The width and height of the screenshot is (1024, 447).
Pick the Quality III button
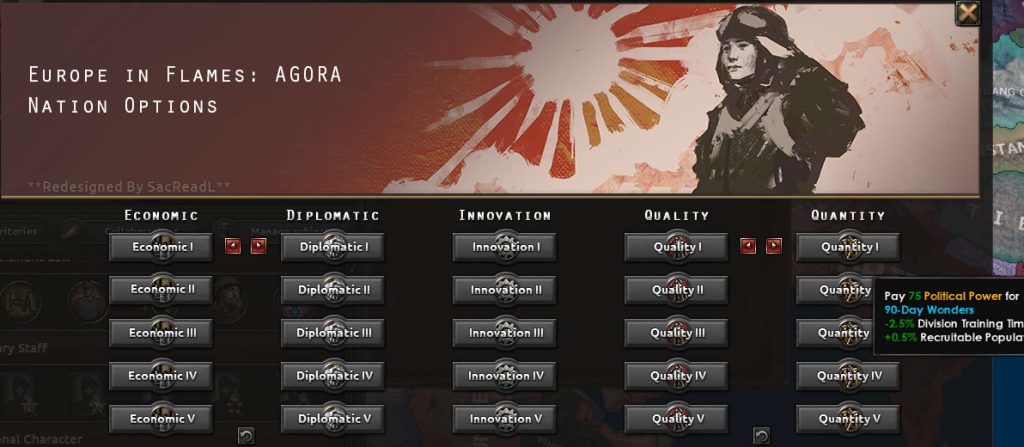tap(677, 333)
